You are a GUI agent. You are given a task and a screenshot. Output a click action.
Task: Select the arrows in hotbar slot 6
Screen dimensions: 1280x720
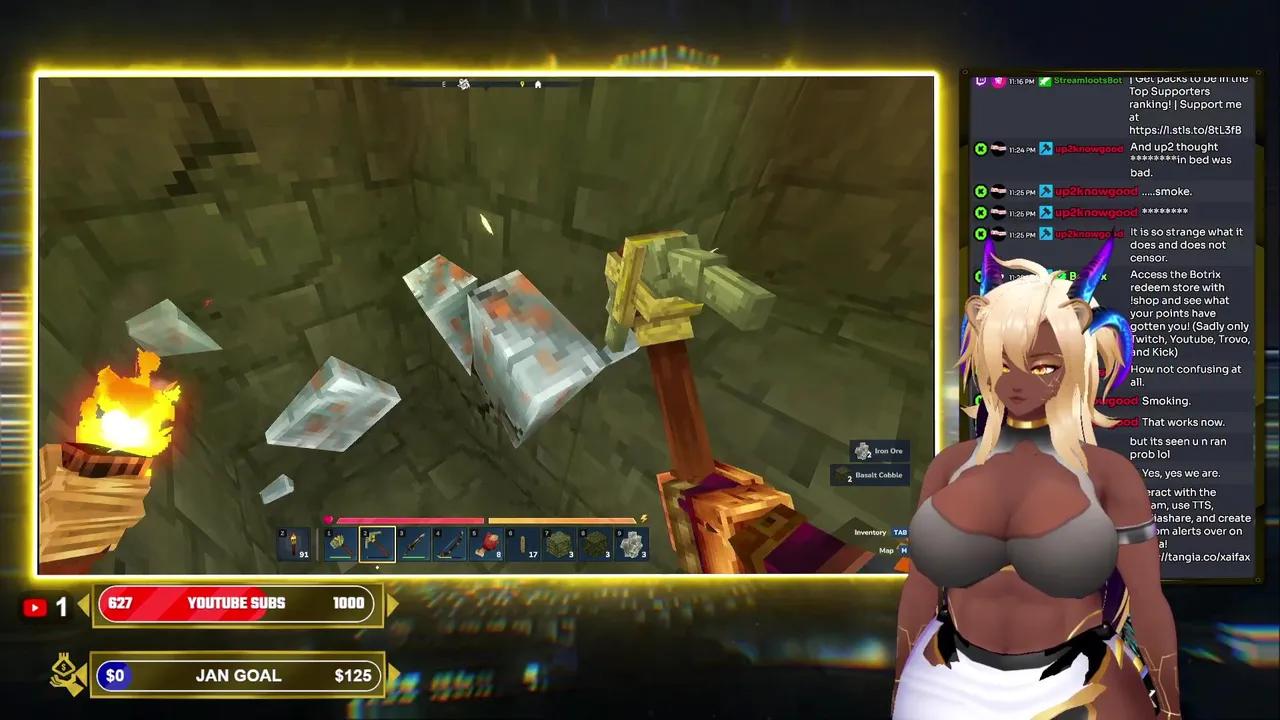[522, 544]
